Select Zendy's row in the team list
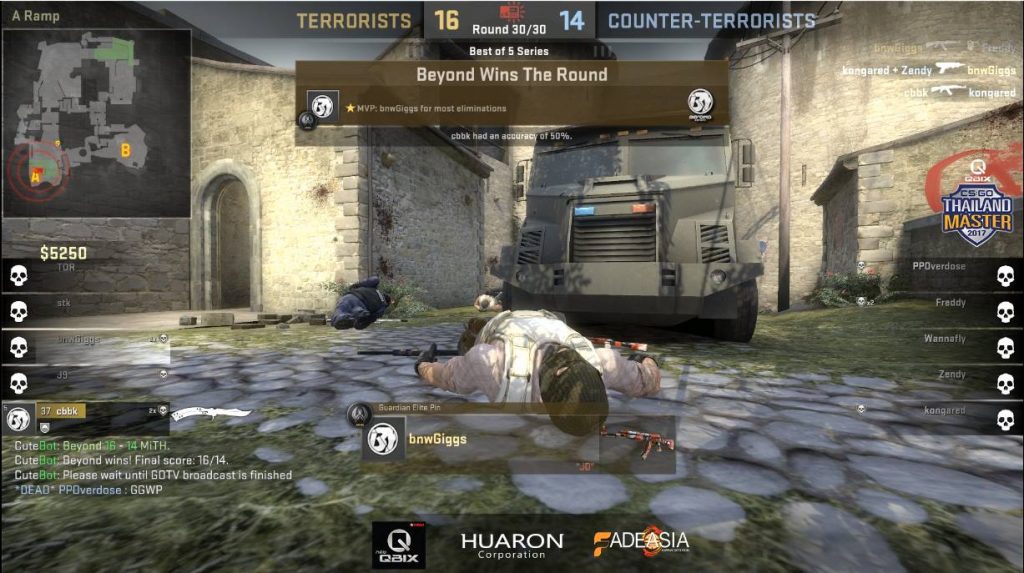This screenshot has height=573, width=1024. click(940, 382)
